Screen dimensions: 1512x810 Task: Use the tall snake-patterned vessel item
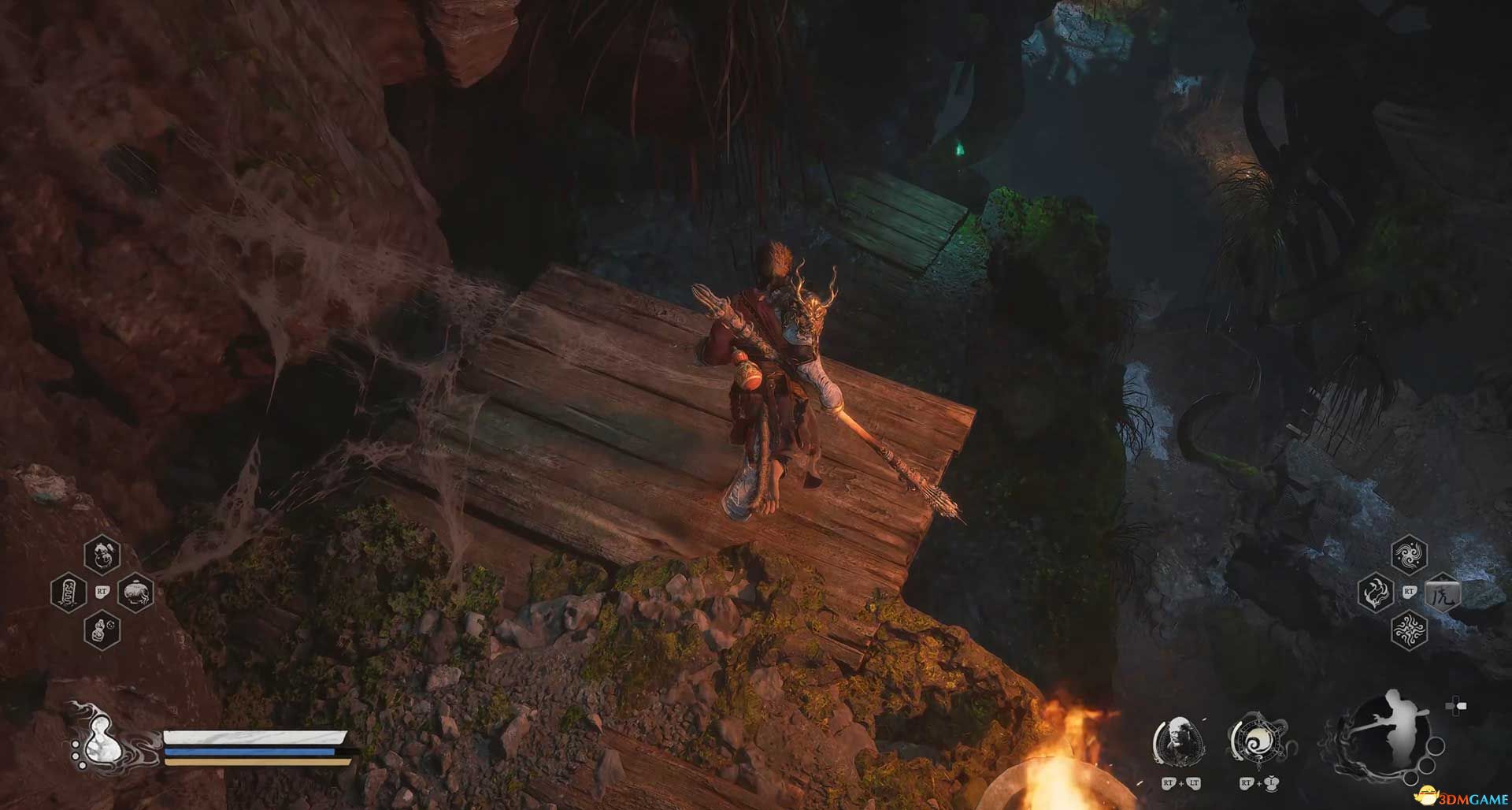tap(68, 593)
